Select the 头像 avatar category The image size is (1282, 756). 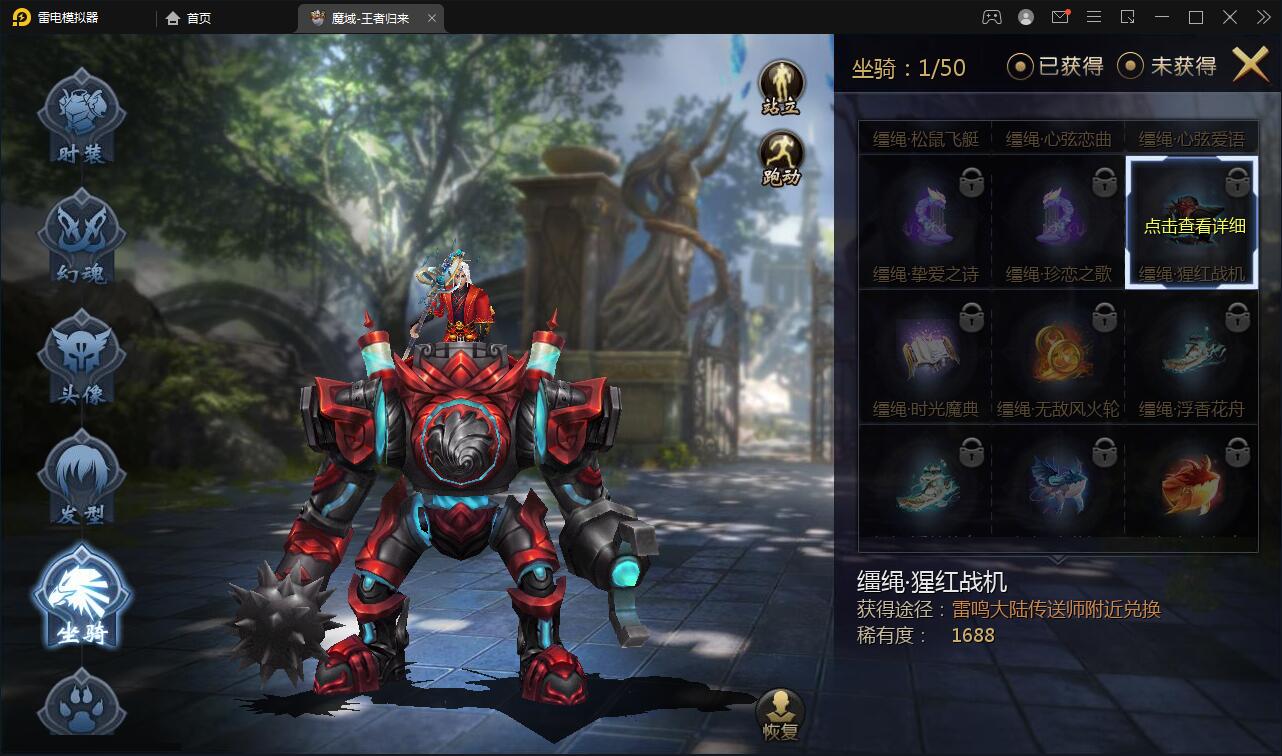(x=81, y=357)
